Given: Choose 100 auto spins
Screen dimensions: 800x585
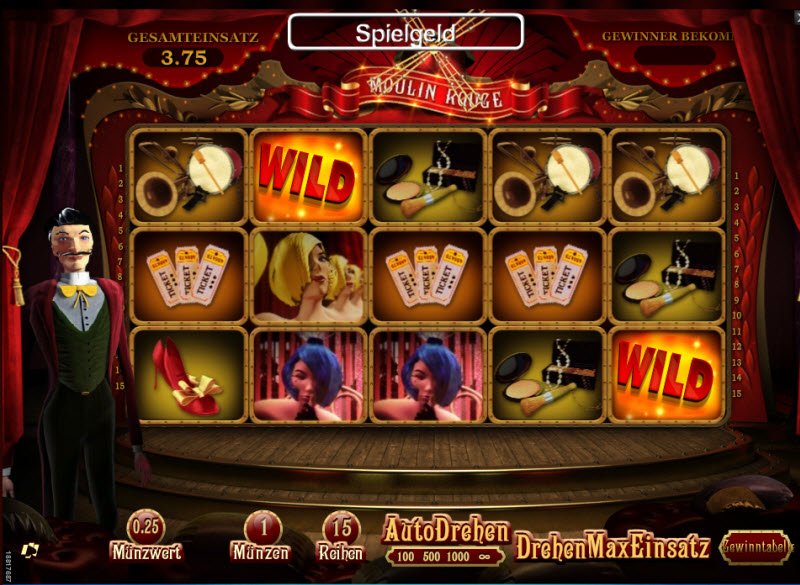Looking at the screenshot, I should tap(405, 555).
